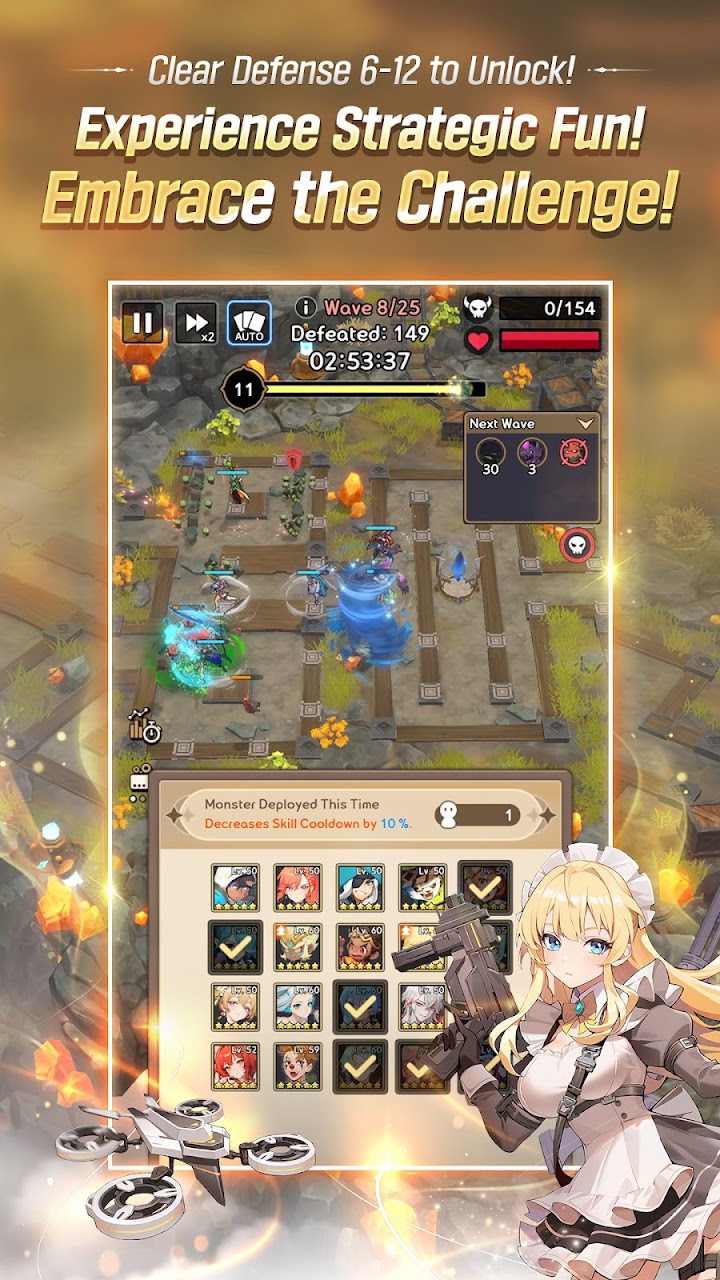Inspect the red crossed-out monster icon
Viewport: 720px width, 1280px height.
[573, 453]
